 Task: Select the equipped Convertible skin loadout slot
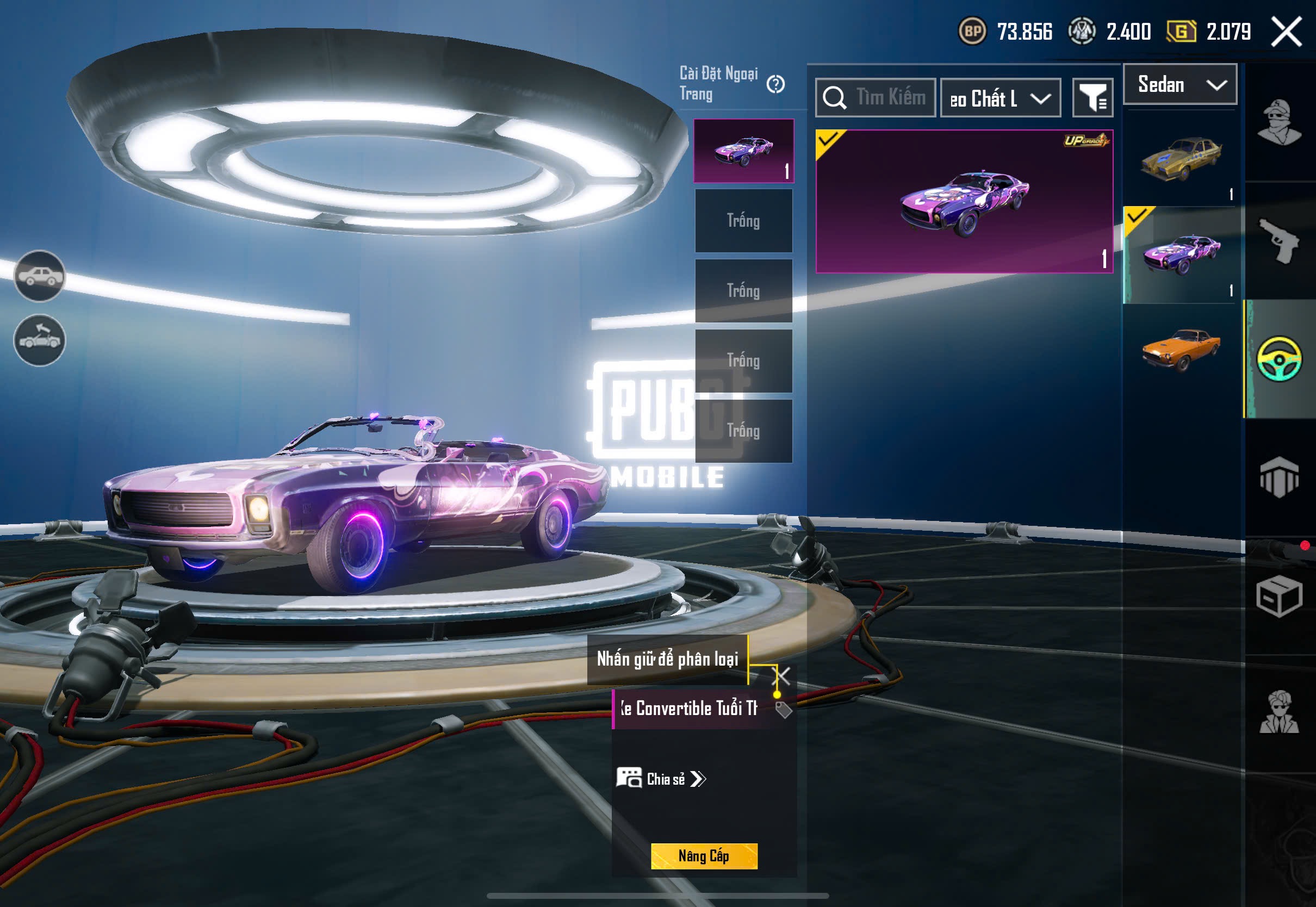[743, 151]
